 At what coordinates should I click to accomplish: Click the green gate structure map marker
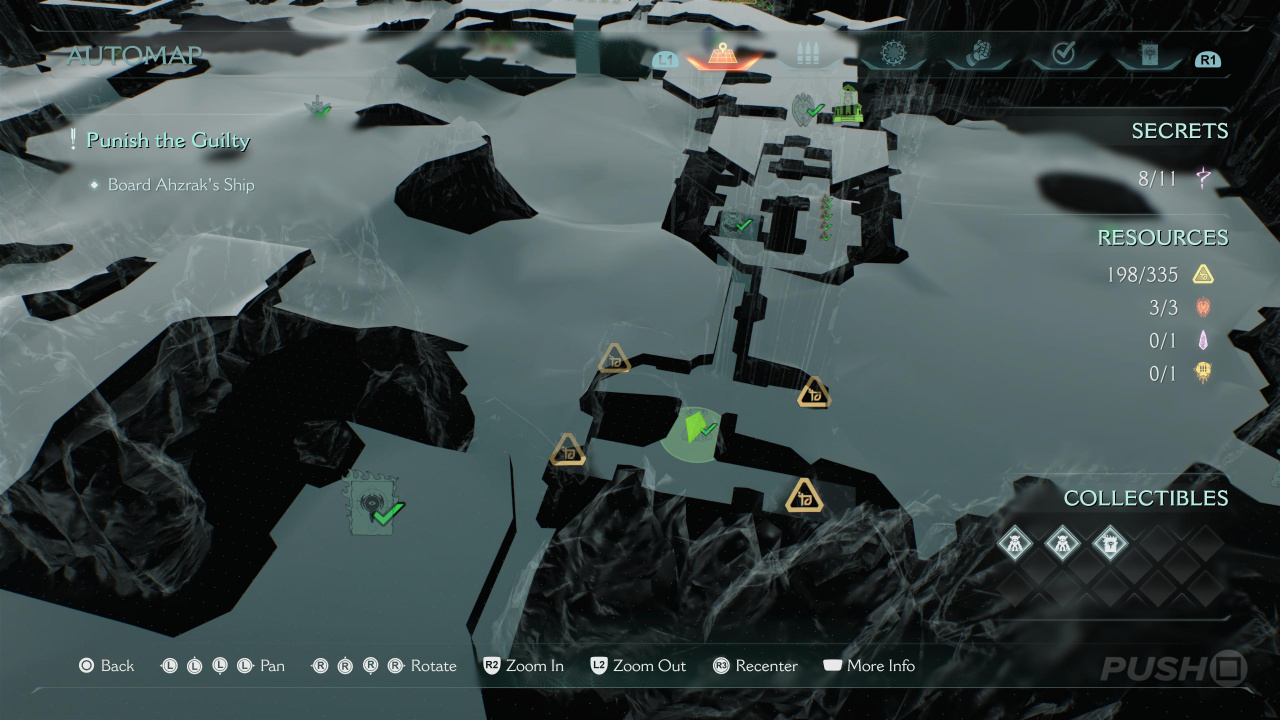(848, 105)
